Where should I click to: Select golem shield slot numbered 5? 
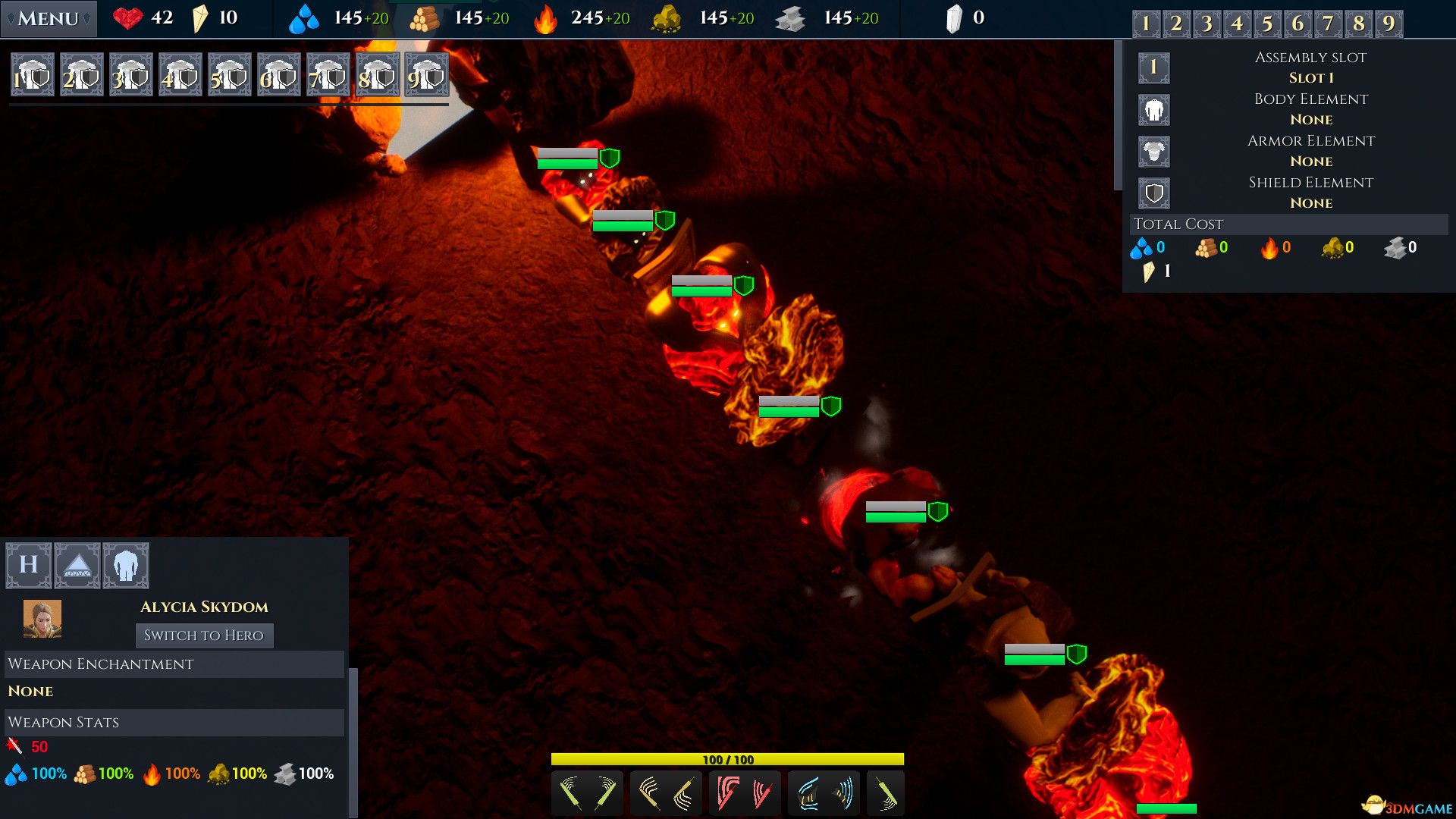[230, 74]
